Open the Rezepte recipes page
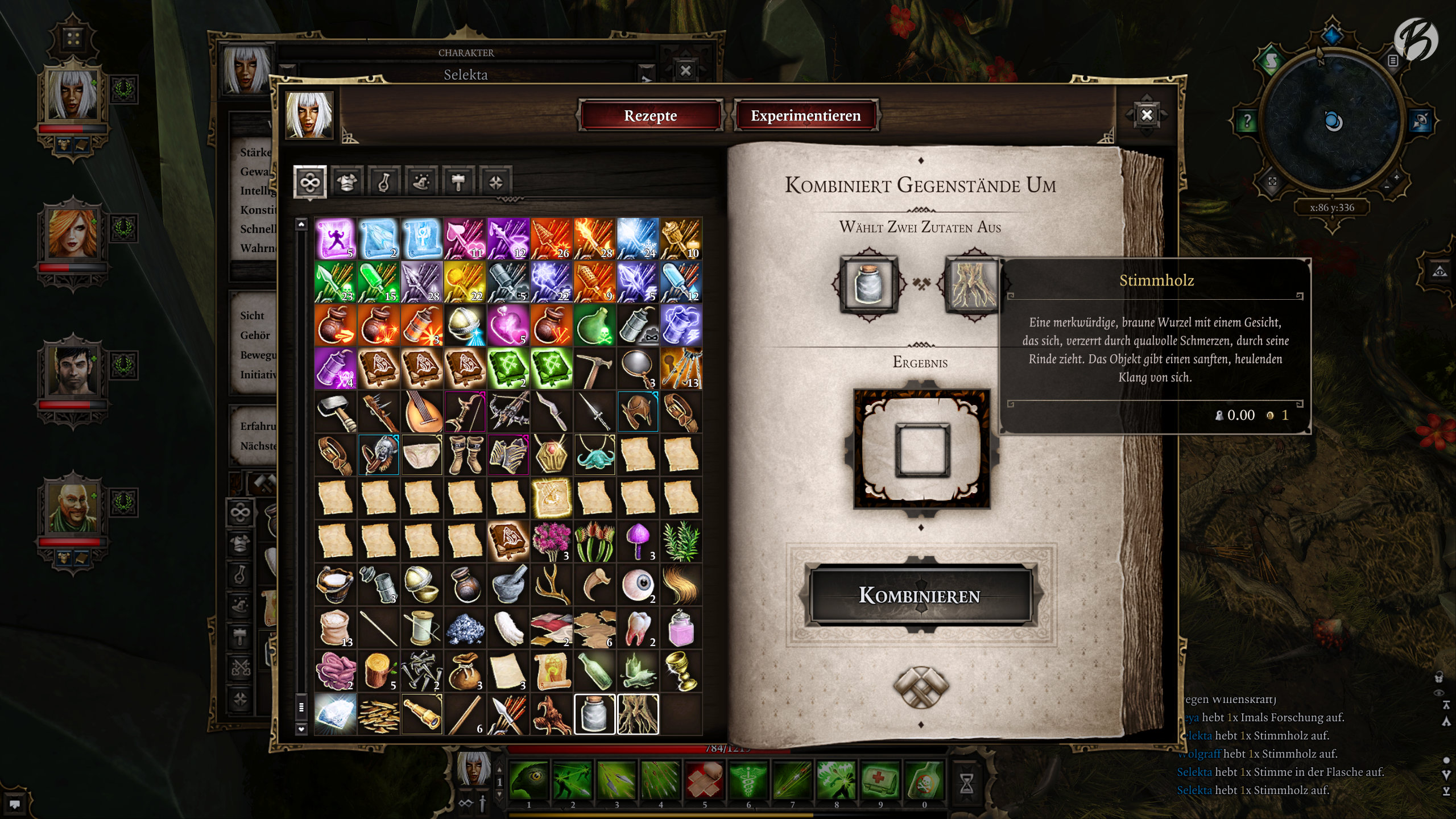The height and width of the screenshot is (819, 1456). pos(650,115)
